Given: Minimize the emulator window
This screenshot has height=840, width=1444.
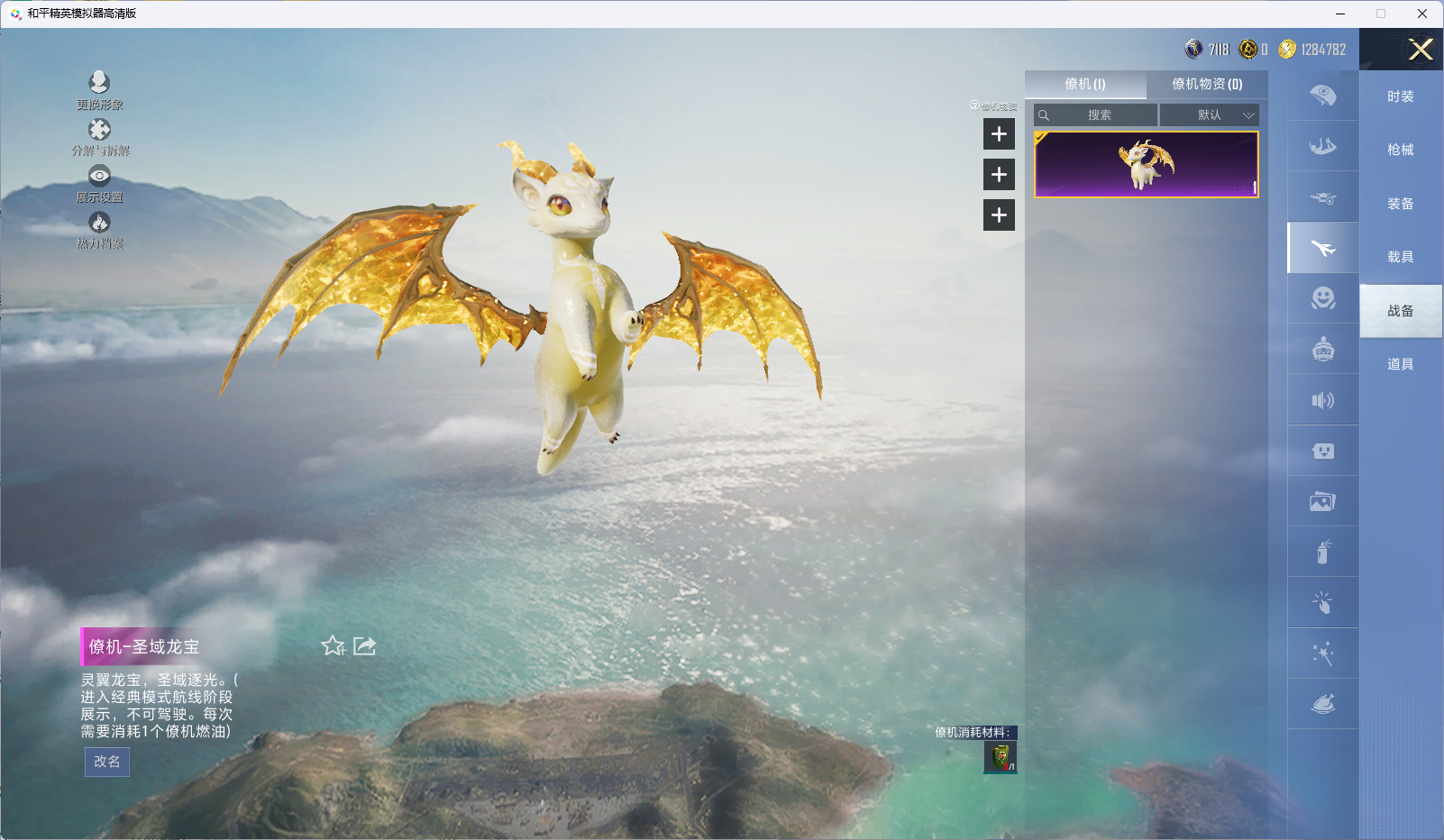Looking at the screenshot, I should pos(1339,14).
